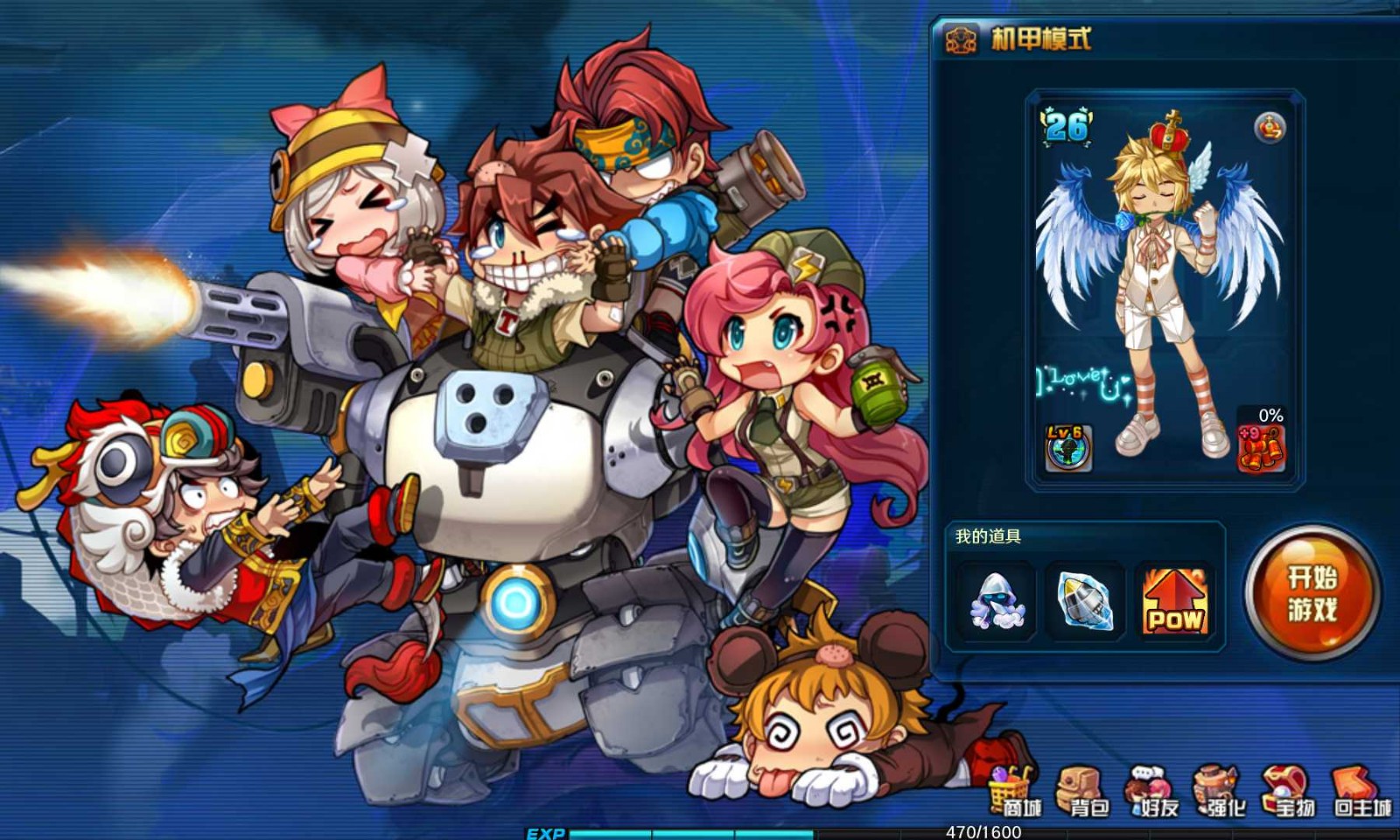Viewport: 1400px width, 840px height.
Task: Start the game with the orange 开始游戏 button
Action: 1311,593
